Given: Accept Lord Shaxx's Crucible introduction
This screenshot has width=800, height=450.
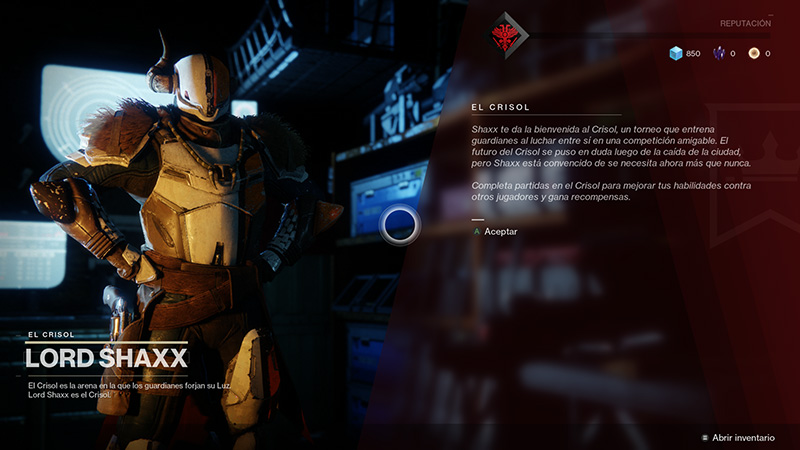Looking at the screenshot, I should pos(500,231).
